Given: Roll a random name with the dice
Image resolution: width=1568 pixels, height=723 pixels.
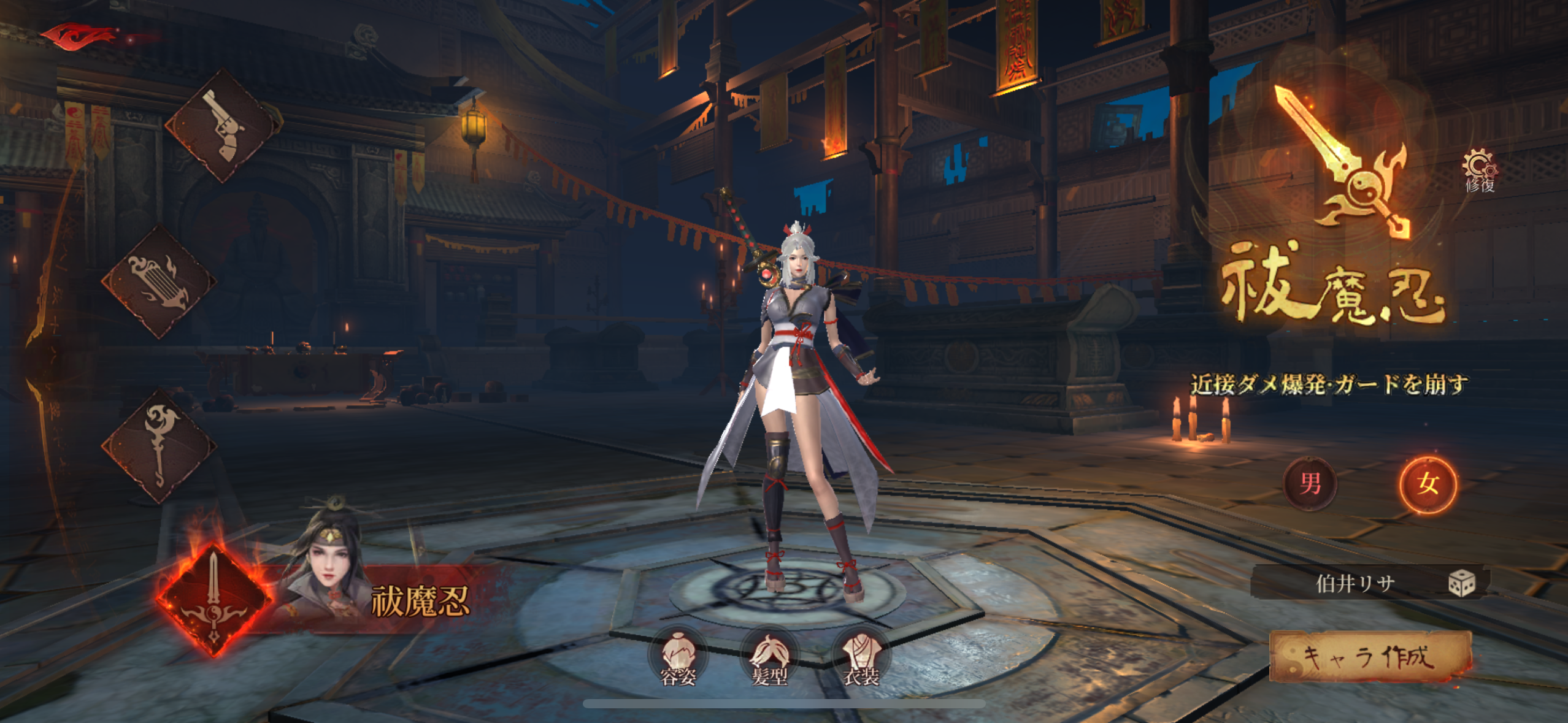Looking at the screenshot, I should 1461,583.
